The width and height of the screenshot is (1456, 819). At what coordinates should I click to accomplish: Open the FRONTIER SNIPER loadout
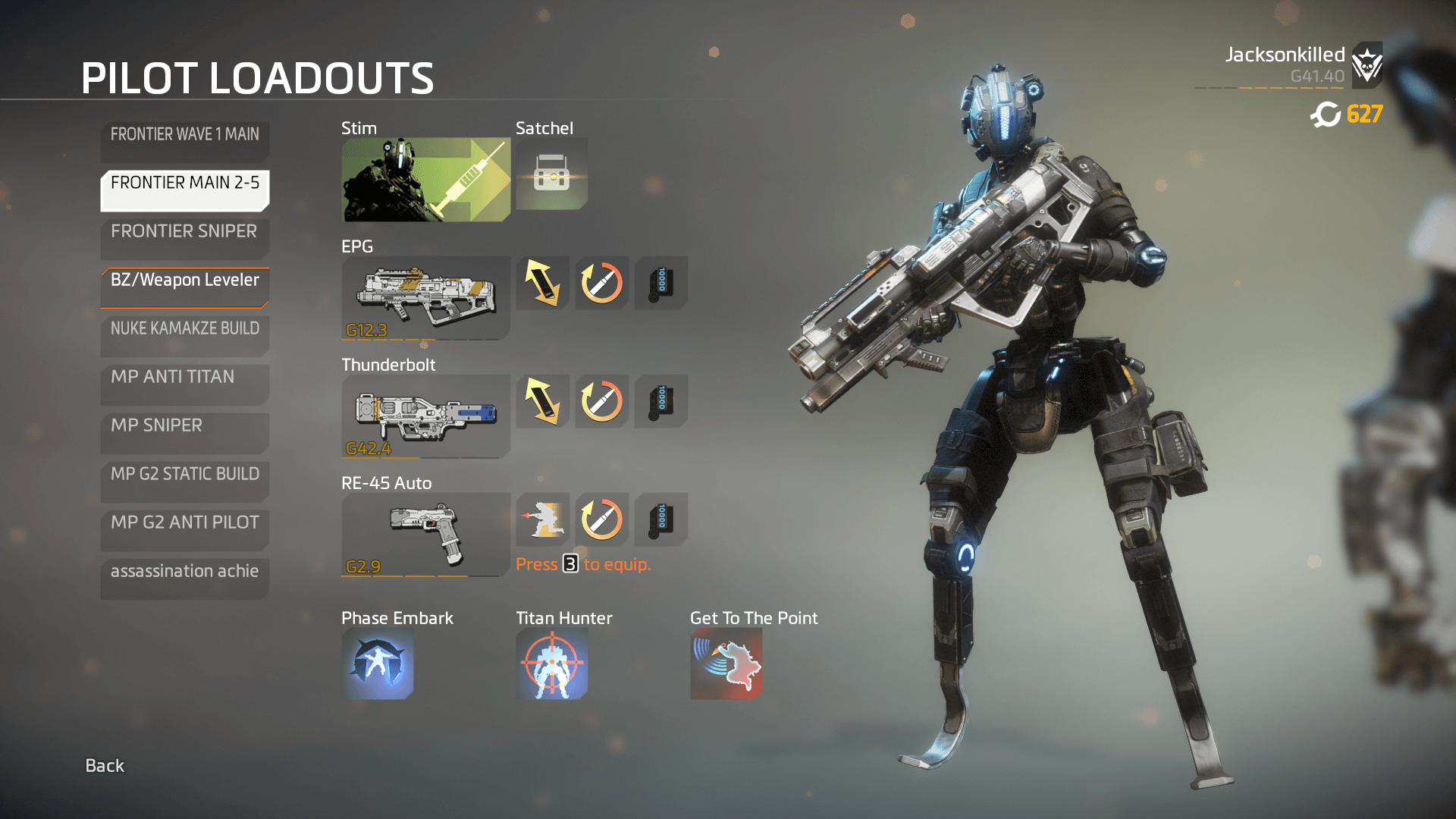click(184, 237)
